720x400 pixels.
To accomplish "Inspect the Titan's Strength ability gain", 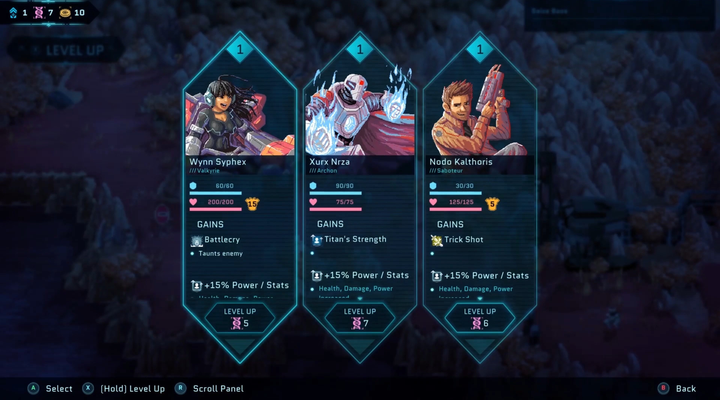I will 348,239.
